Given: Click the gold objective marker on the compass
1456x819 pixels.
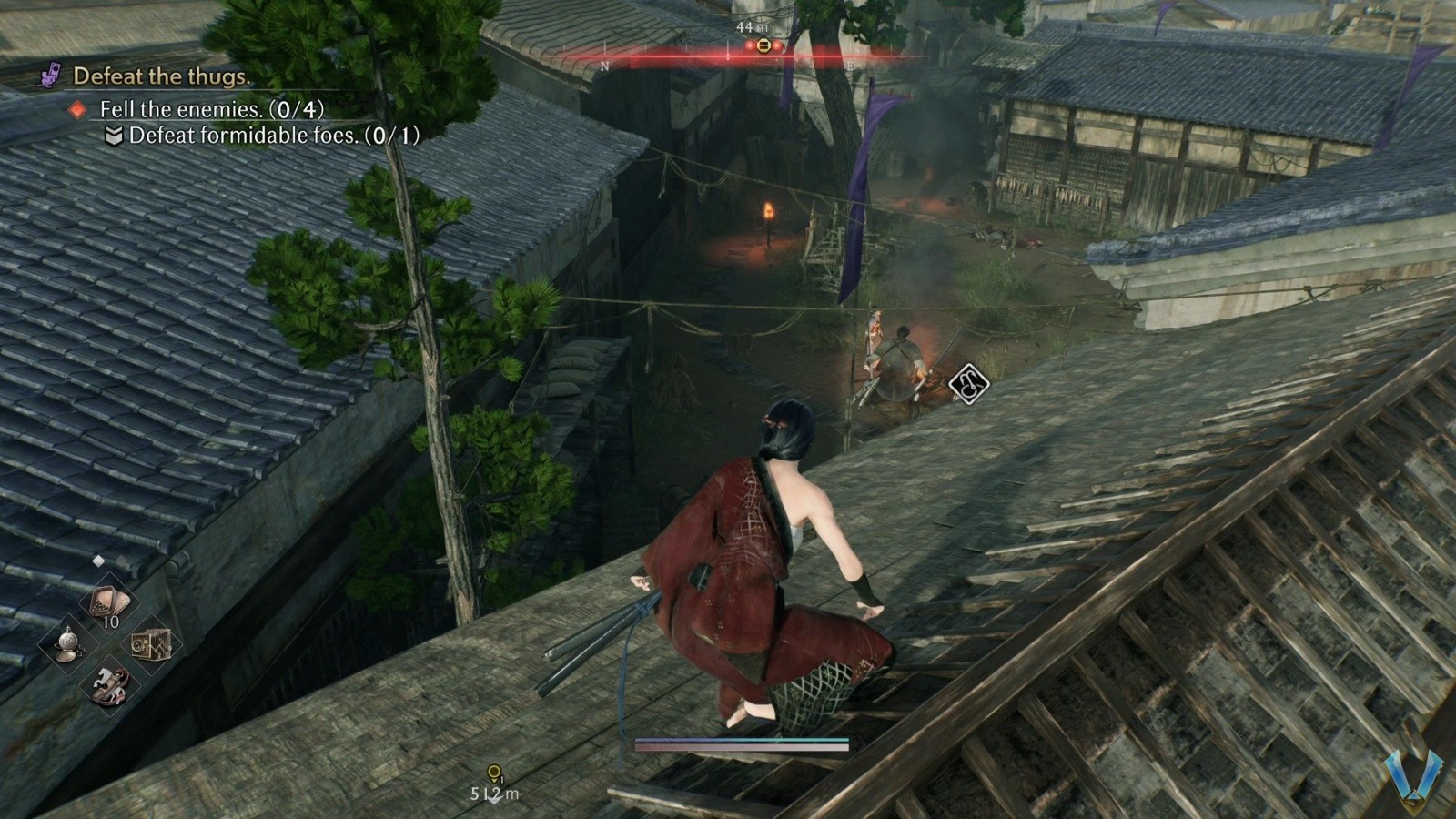Looking at the screenshot, I should pos(763,45).
